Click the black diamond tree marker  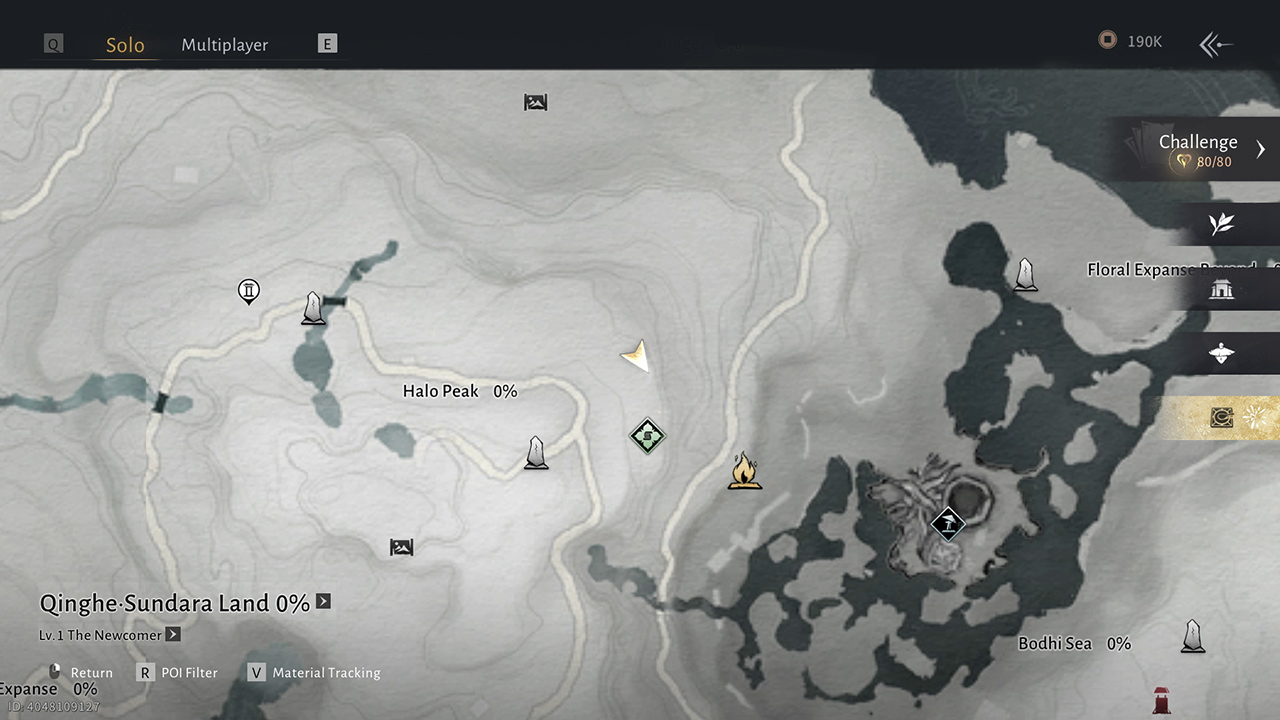pyautogui.click(x=947, y=522)
